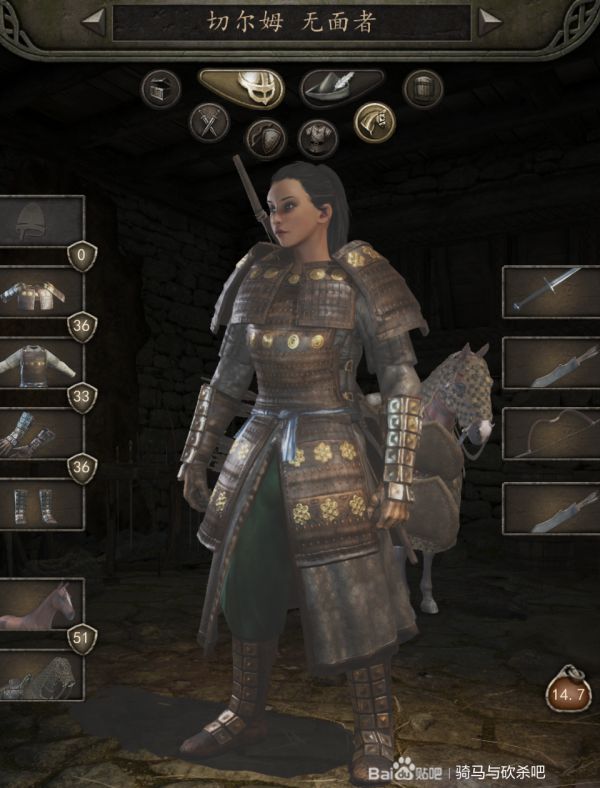Filter inventory by the body armor icon

pos(318,138)
